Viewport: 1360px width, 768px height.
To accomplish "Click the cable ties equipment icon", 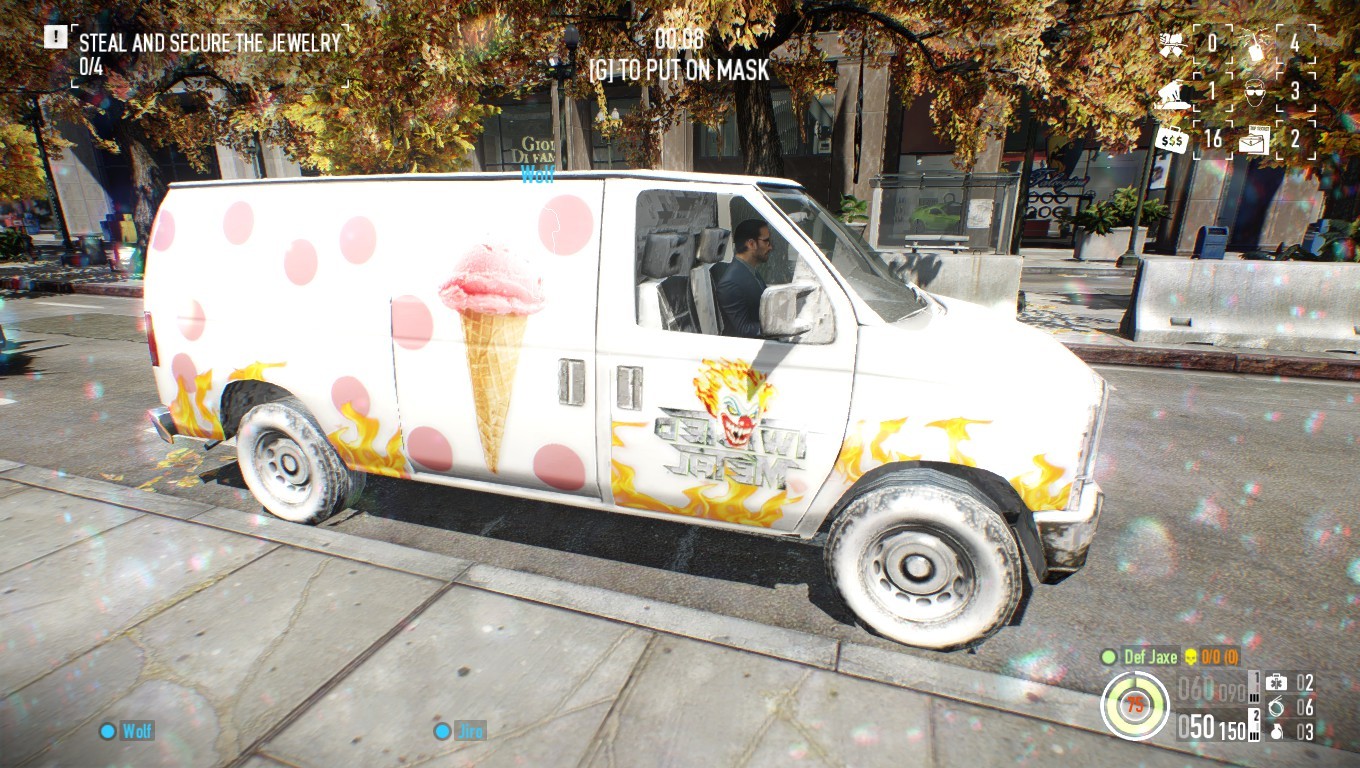I will (x=1277, y=708).
